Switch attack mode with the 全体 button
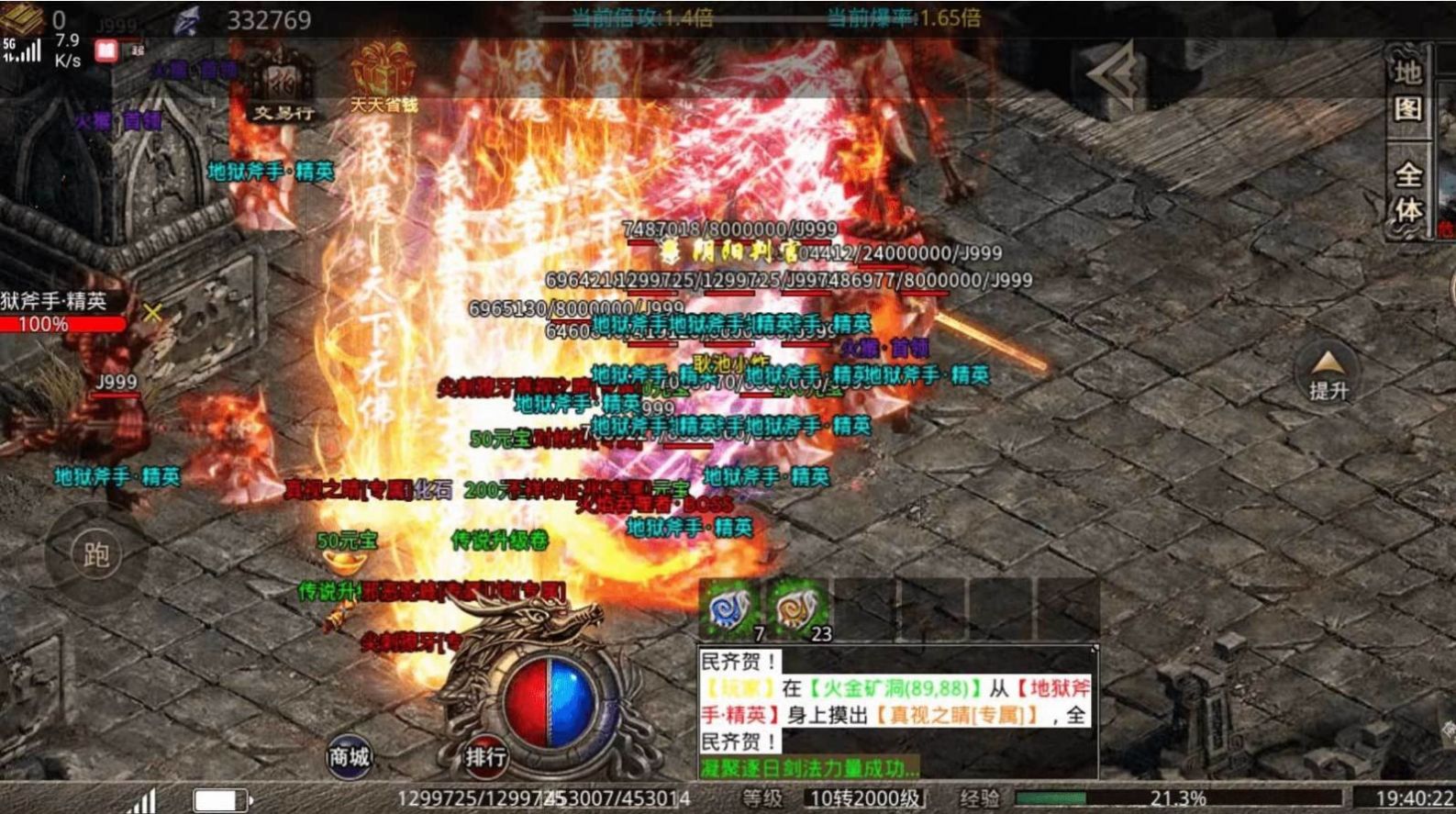The height and width of the screenshot is (814, 1456). point(1408,192)
